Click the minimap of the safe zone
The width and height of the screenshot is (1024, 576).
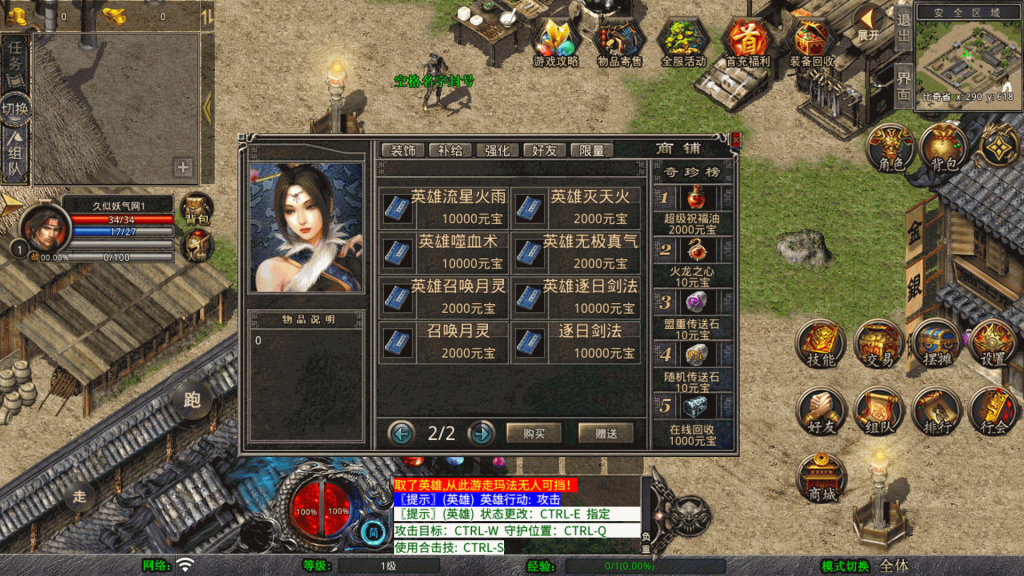pyautogui.click(x=966, y=58)
